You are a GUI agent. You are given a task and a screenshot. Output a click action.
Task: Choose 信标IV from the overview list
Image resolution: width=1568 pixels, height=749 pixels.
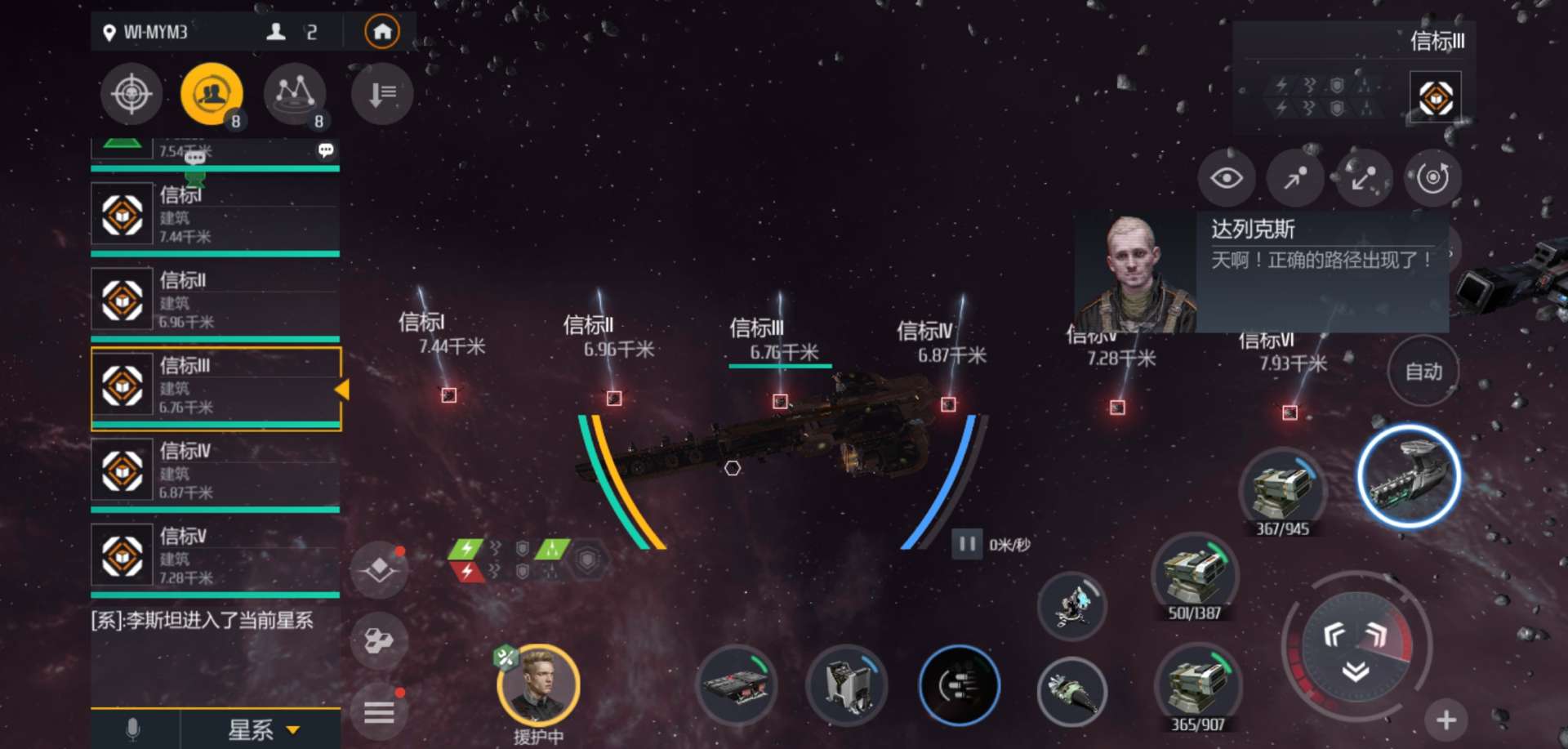coord(216,470)
